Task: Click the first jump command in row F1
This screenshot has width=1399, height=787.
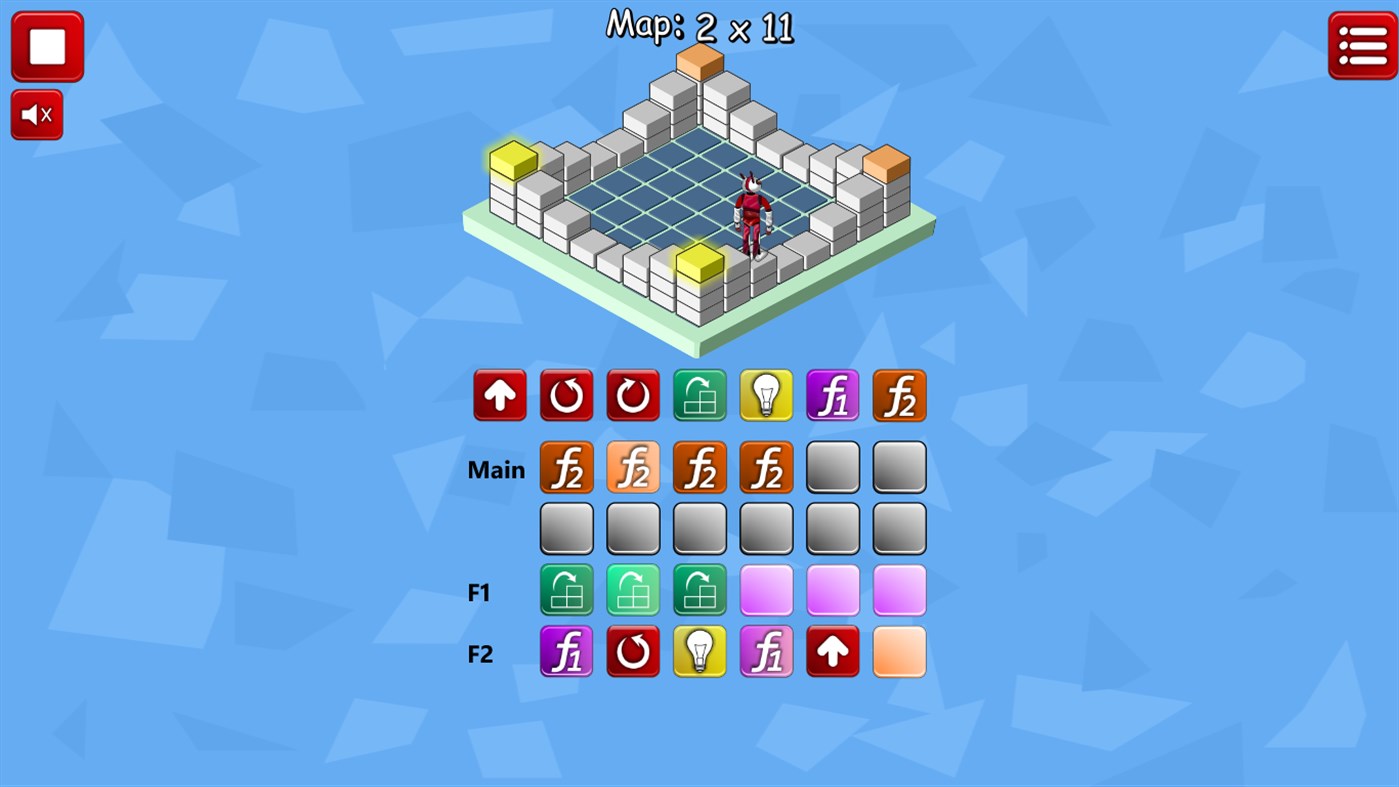Action: click(x=566, y=589)
